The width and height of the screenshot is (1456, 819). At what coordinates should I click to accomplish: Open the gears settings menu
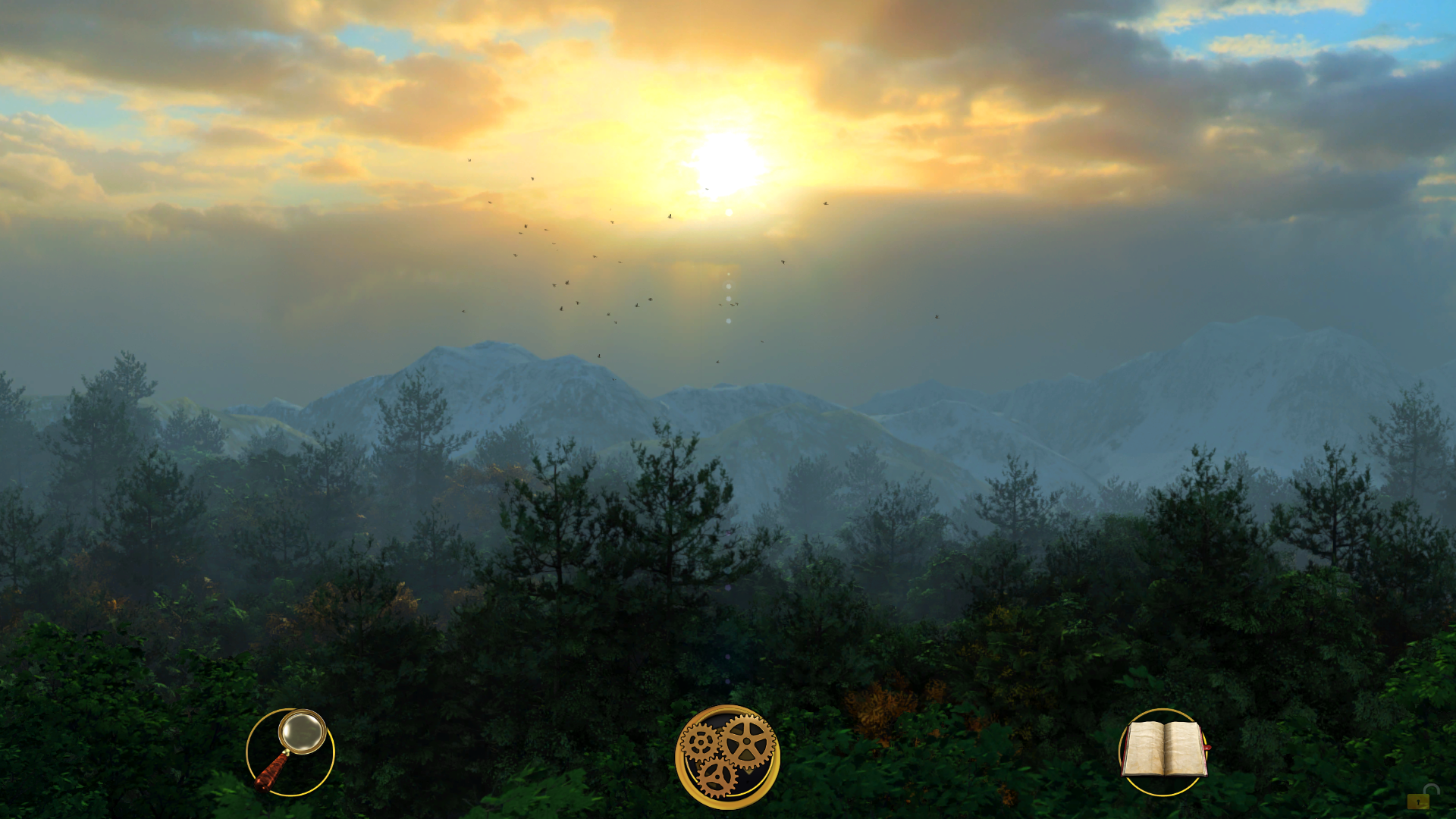point(727,756)
